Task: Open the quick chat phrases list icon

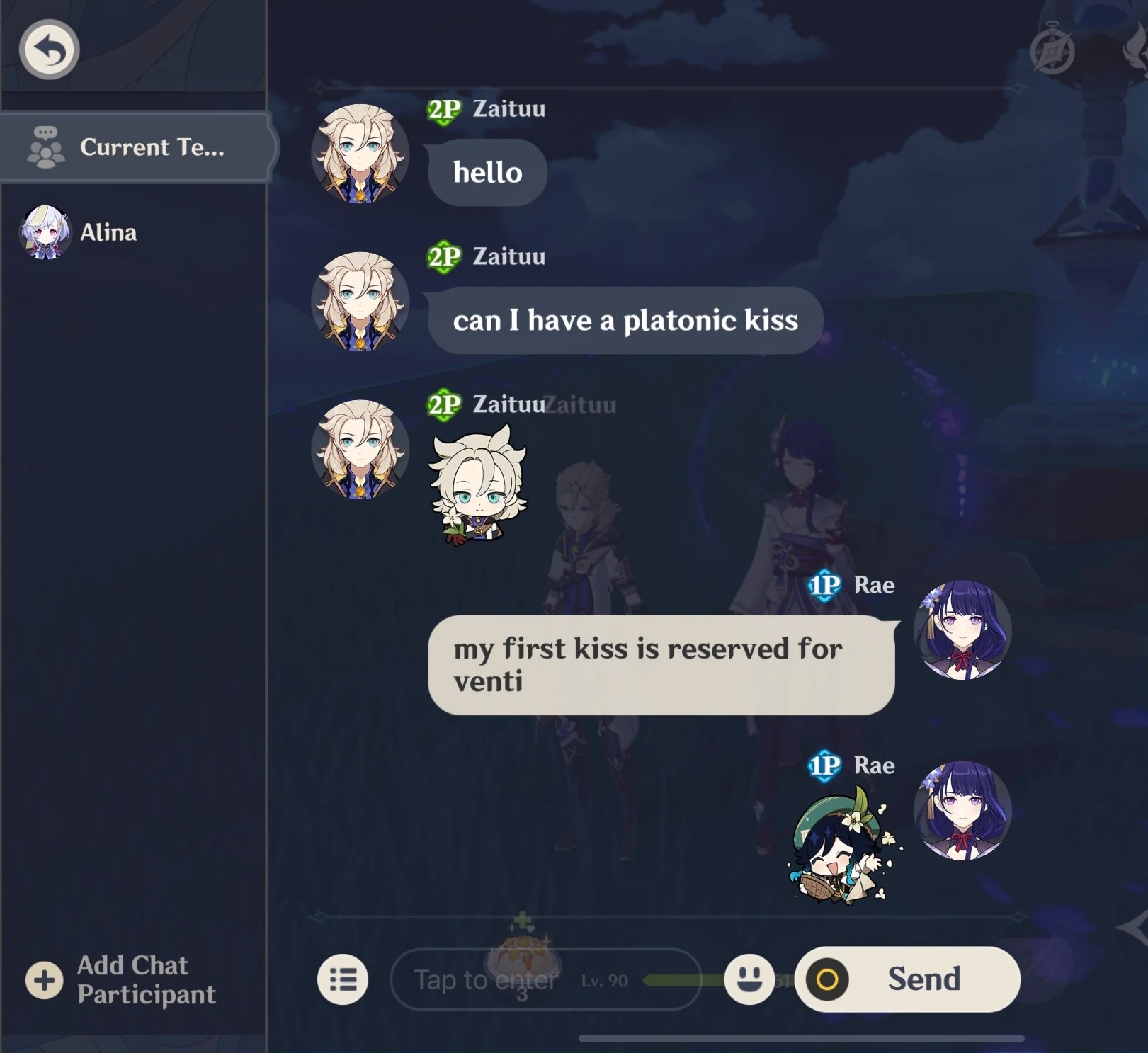Action: (x=343, y=978)
